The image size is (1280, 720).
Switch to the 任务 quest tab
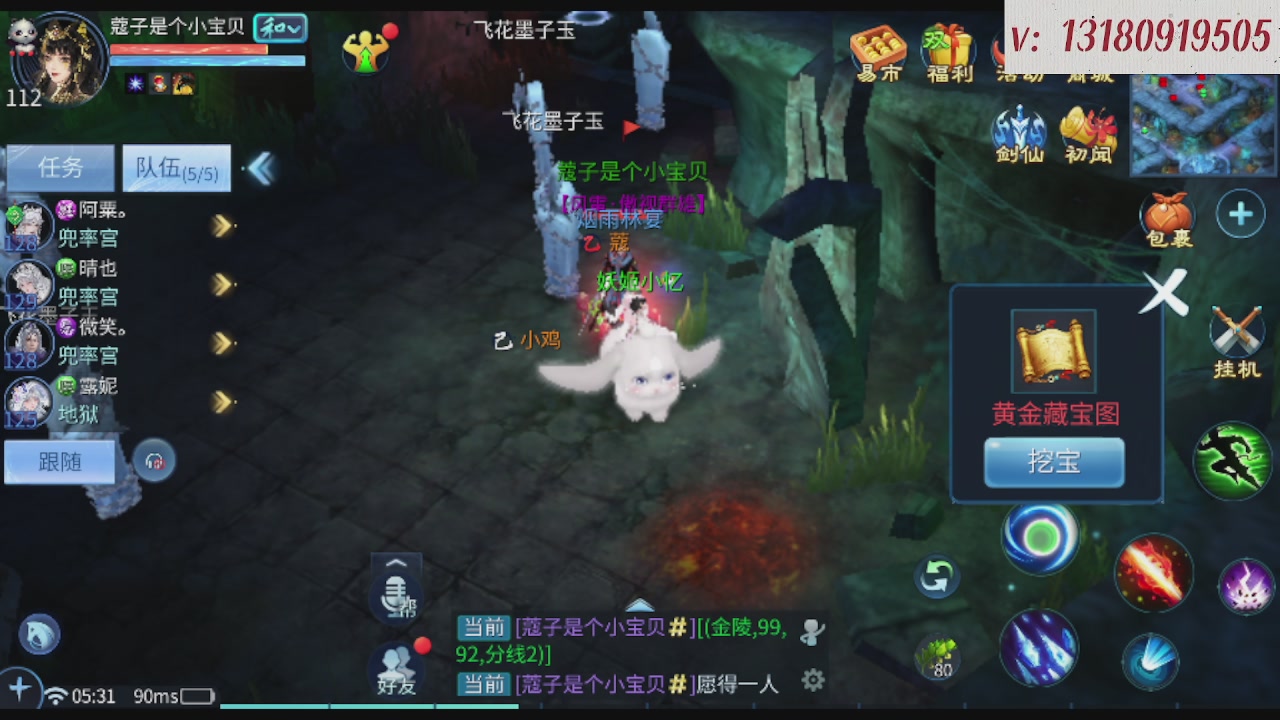[x=60, y=167]
